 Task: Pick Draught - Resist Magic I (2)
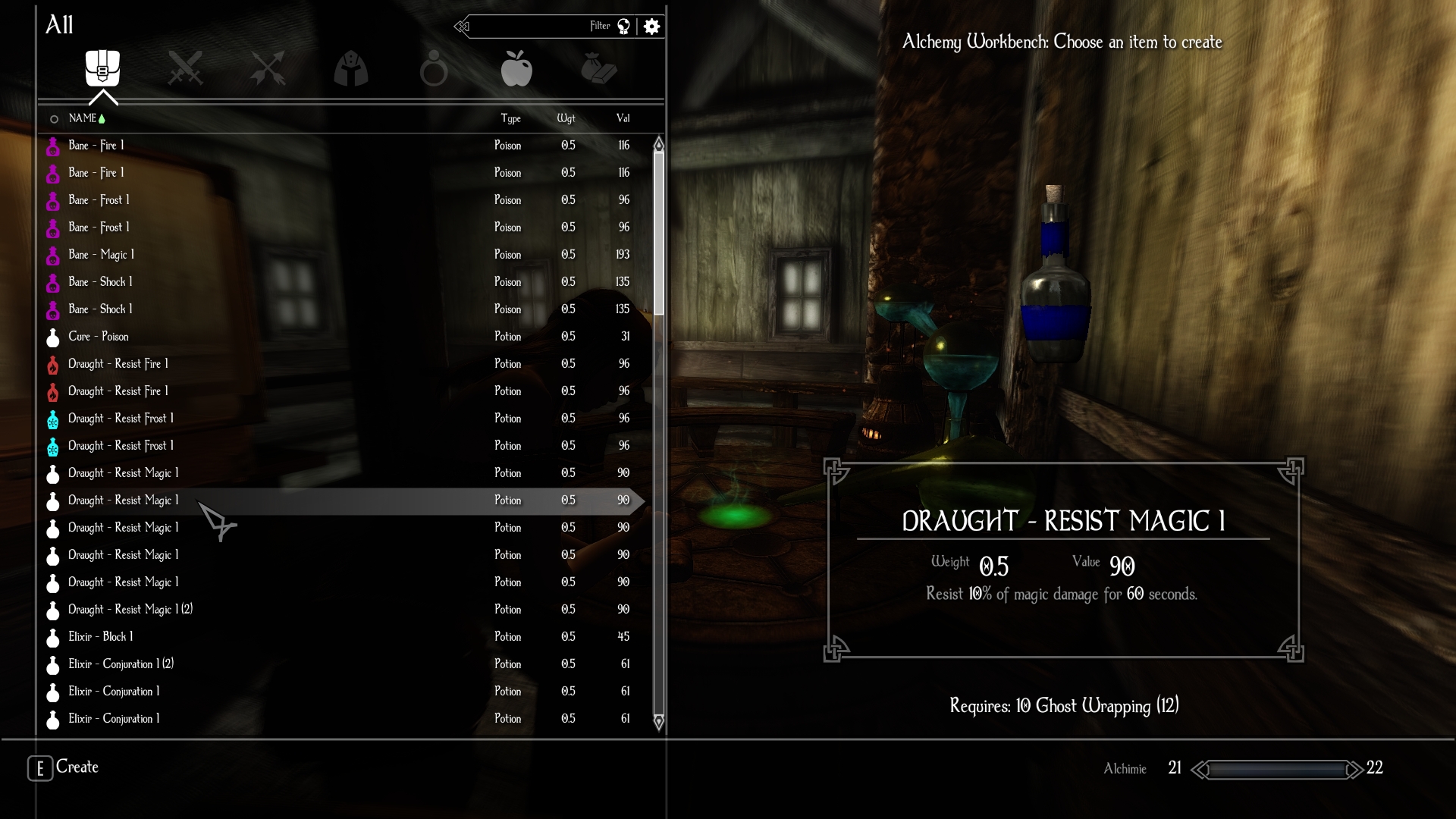[130, 610]
